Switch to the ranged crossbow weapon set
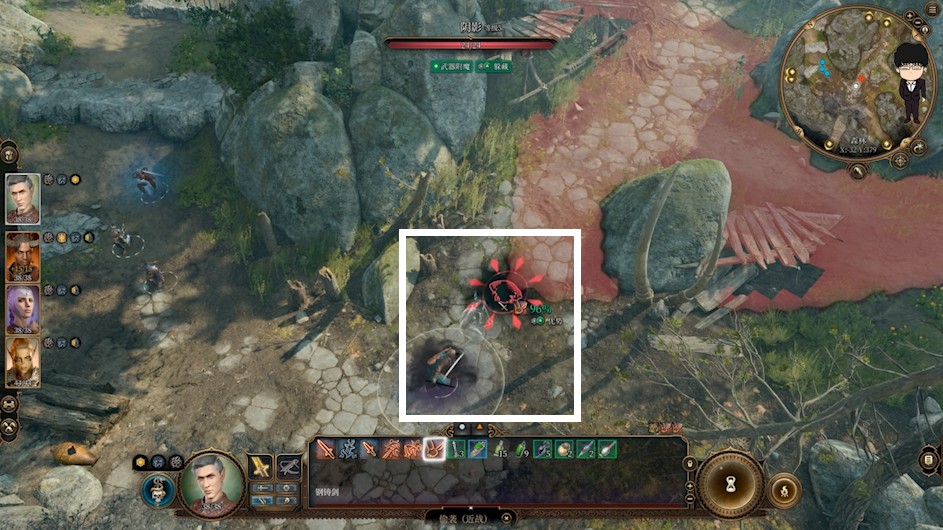943x530 pixels. click(289, 465)
